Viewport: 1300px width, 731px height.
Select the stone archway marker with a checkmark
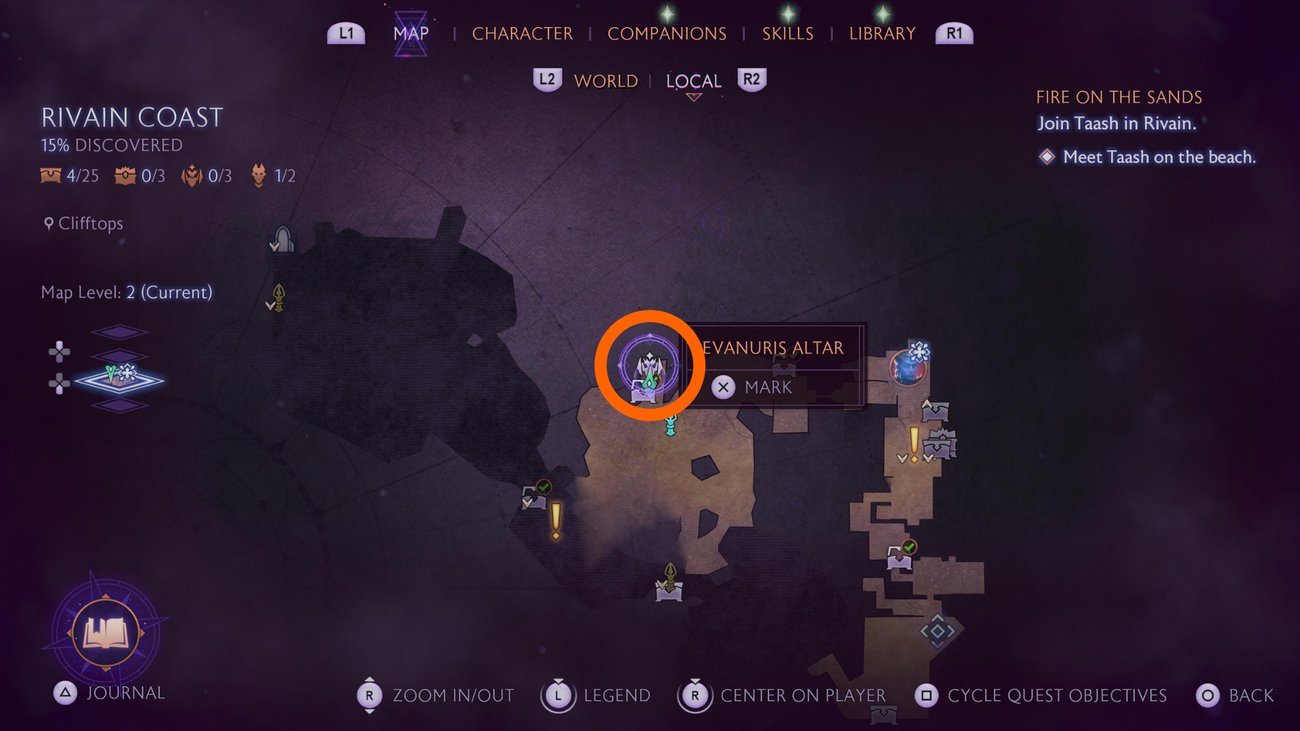click(282, 239)
